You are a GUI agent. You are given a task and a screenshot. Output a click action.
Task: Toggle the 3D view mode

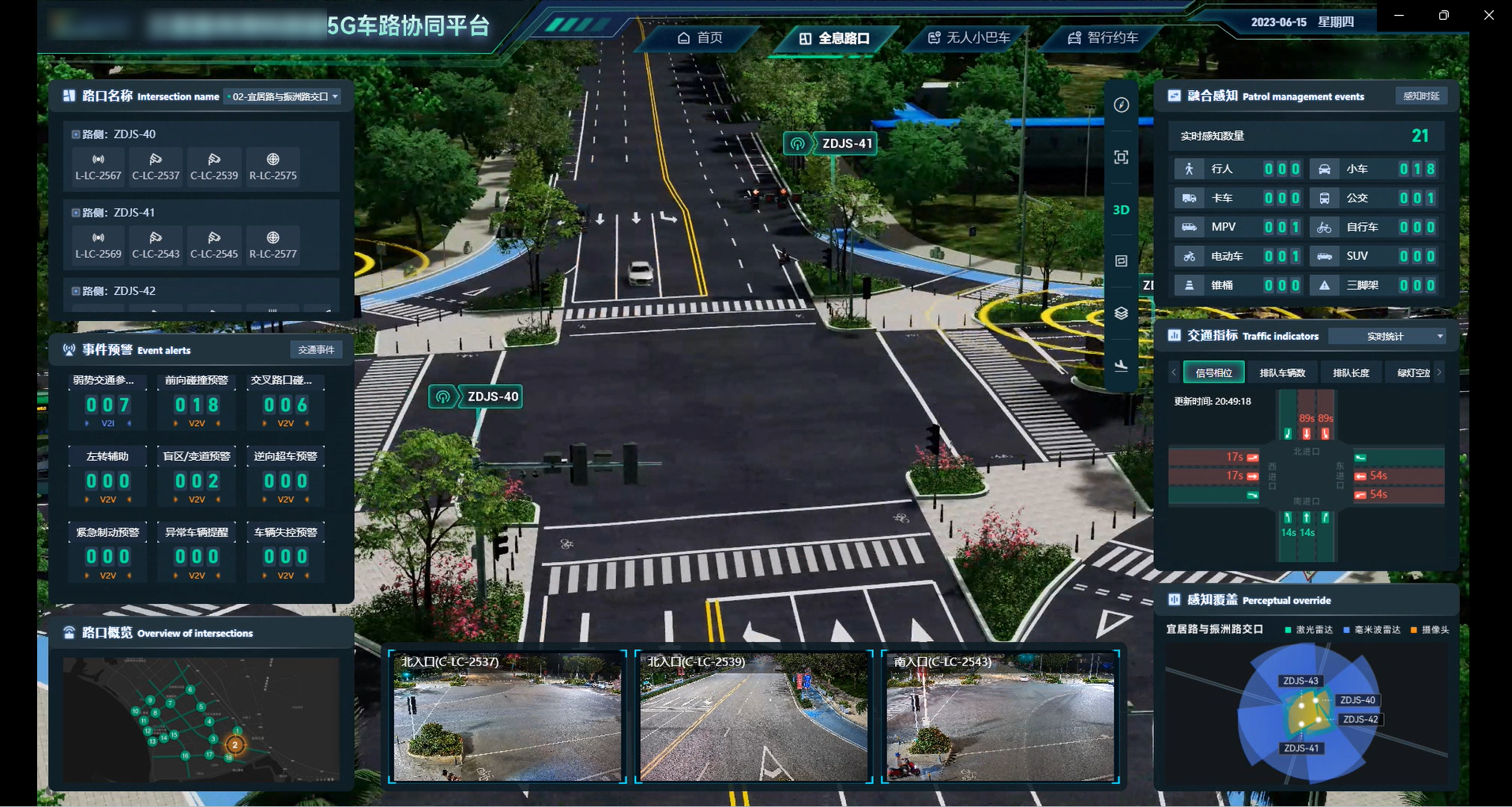tap(1121, 209)
